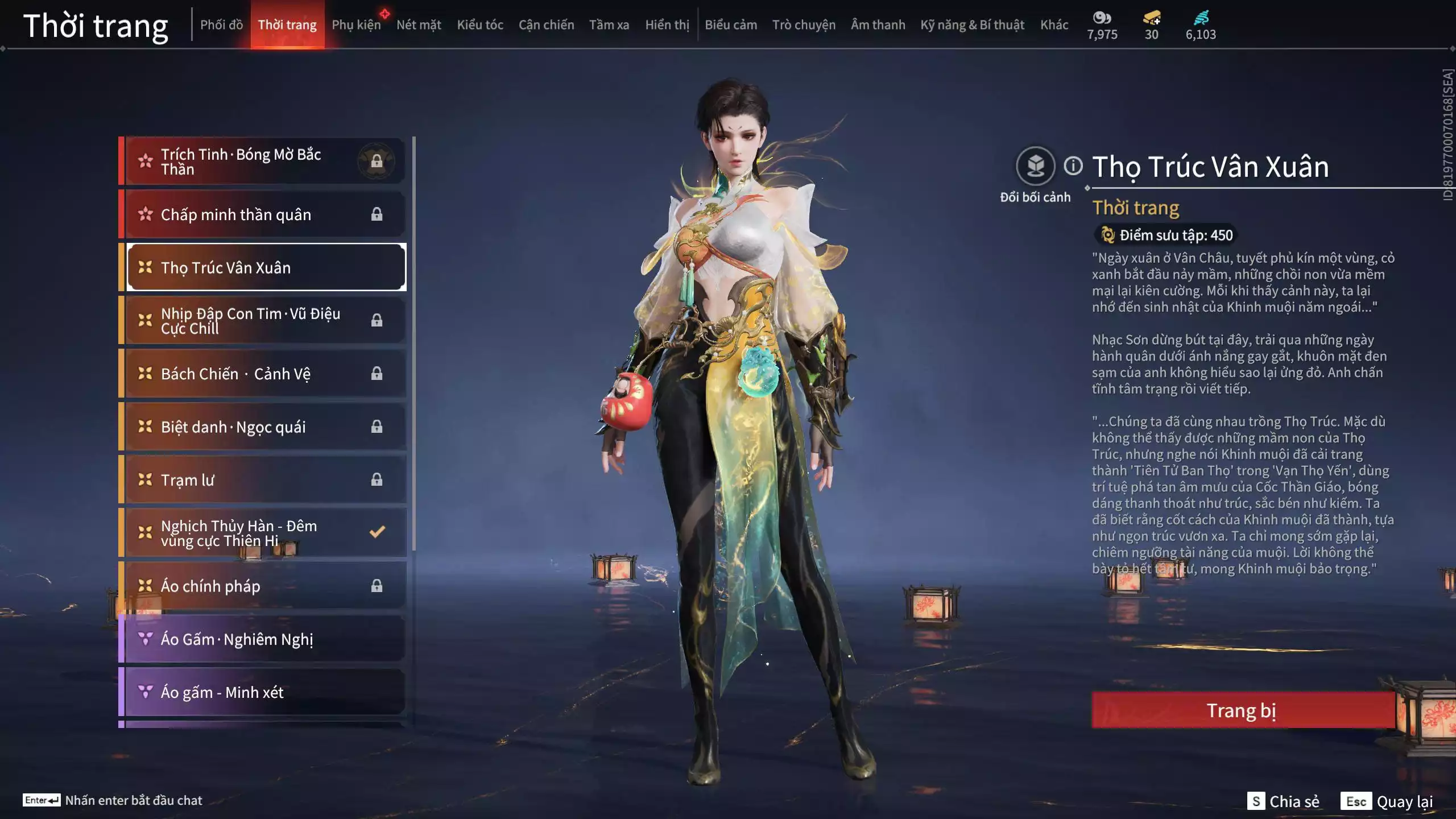
Task: Open the outfit info icon
Action: point(1073,166)
